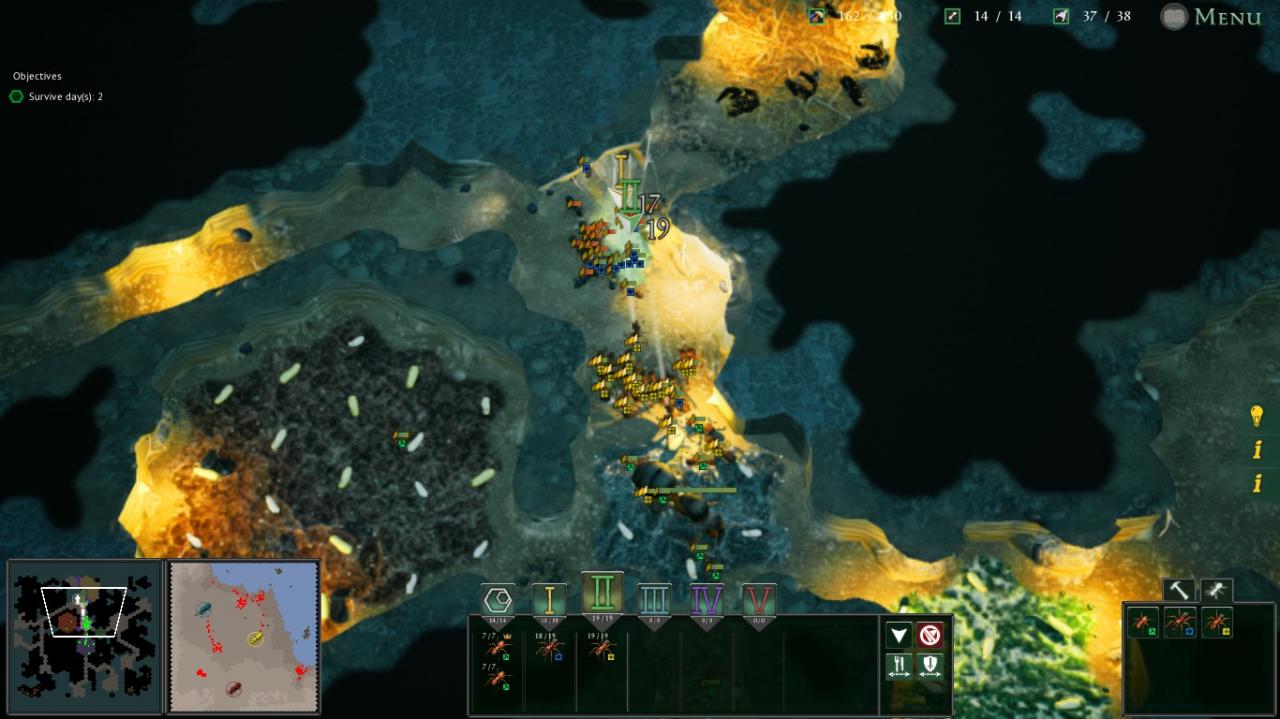Select the hexagon all-units group tab
This screenshot has height=719, width=1280.
498,600
